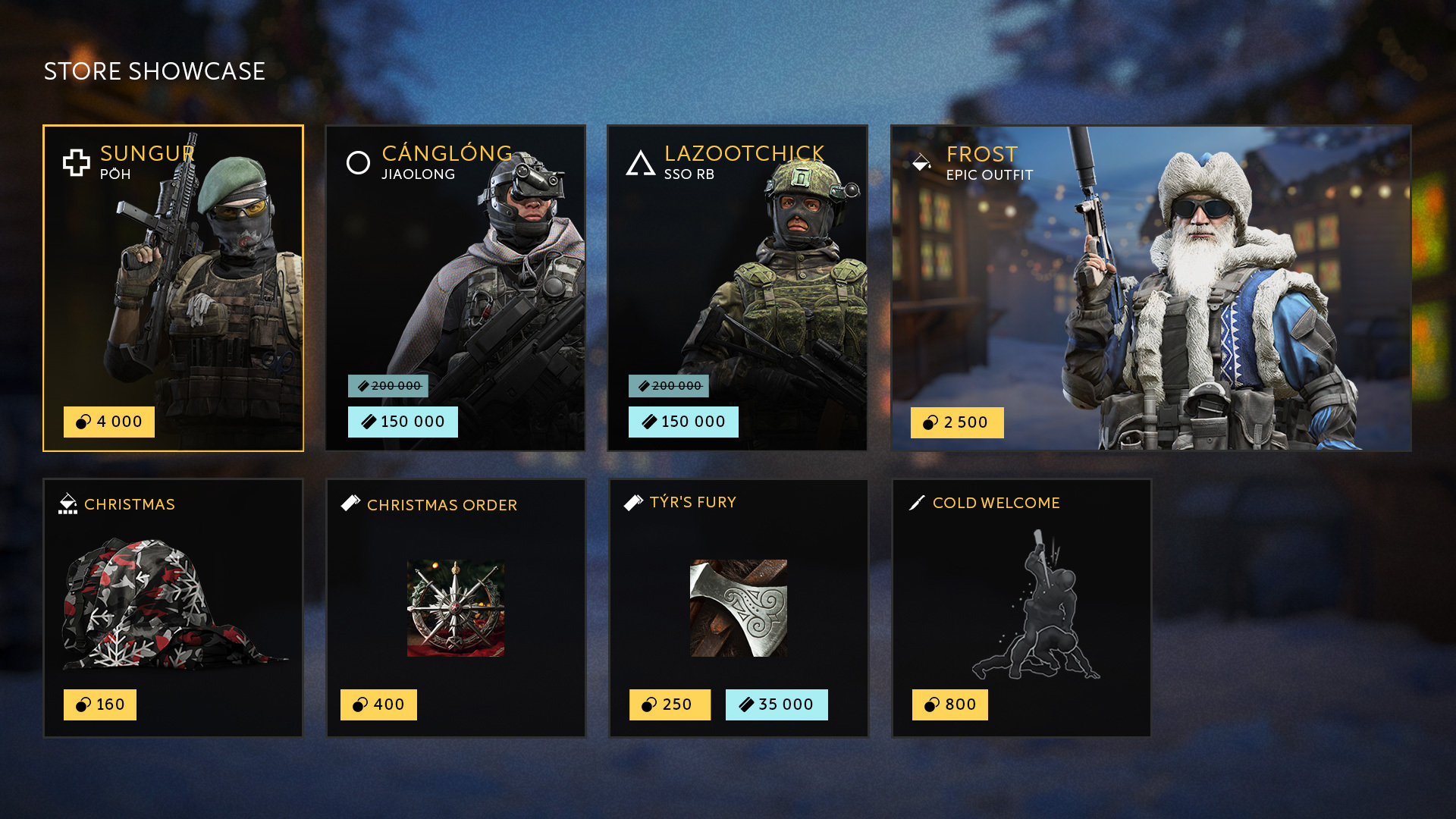Buy Týr's Fury for 35 000

point(777,704)
